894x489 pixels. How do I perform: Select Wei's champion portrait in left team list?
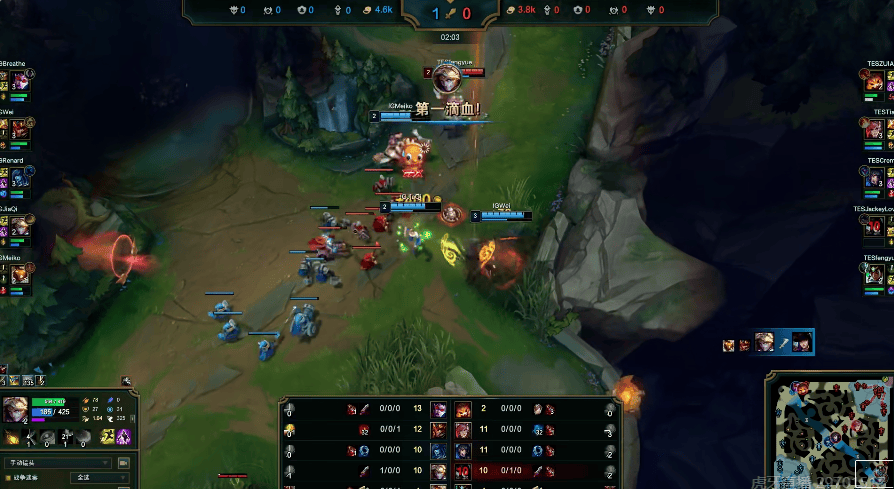pos(18,129)
